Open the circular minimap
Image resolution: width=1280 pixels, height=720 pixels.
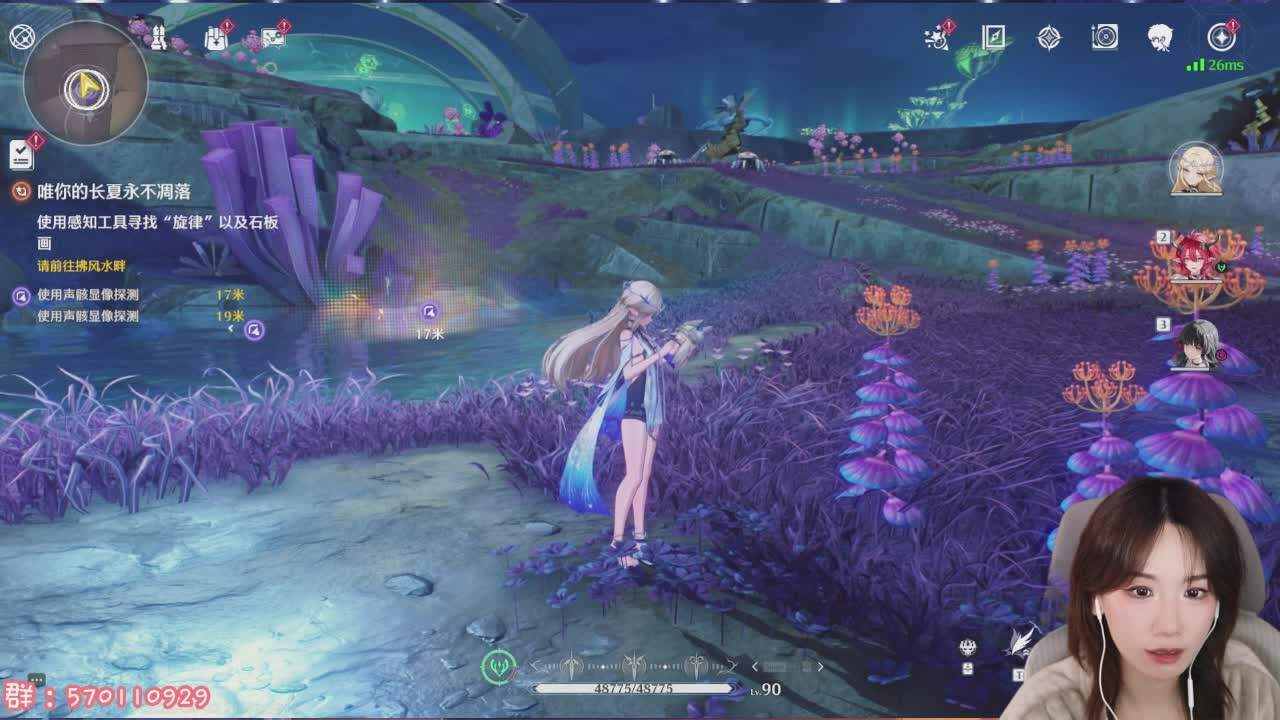[86, 85]
